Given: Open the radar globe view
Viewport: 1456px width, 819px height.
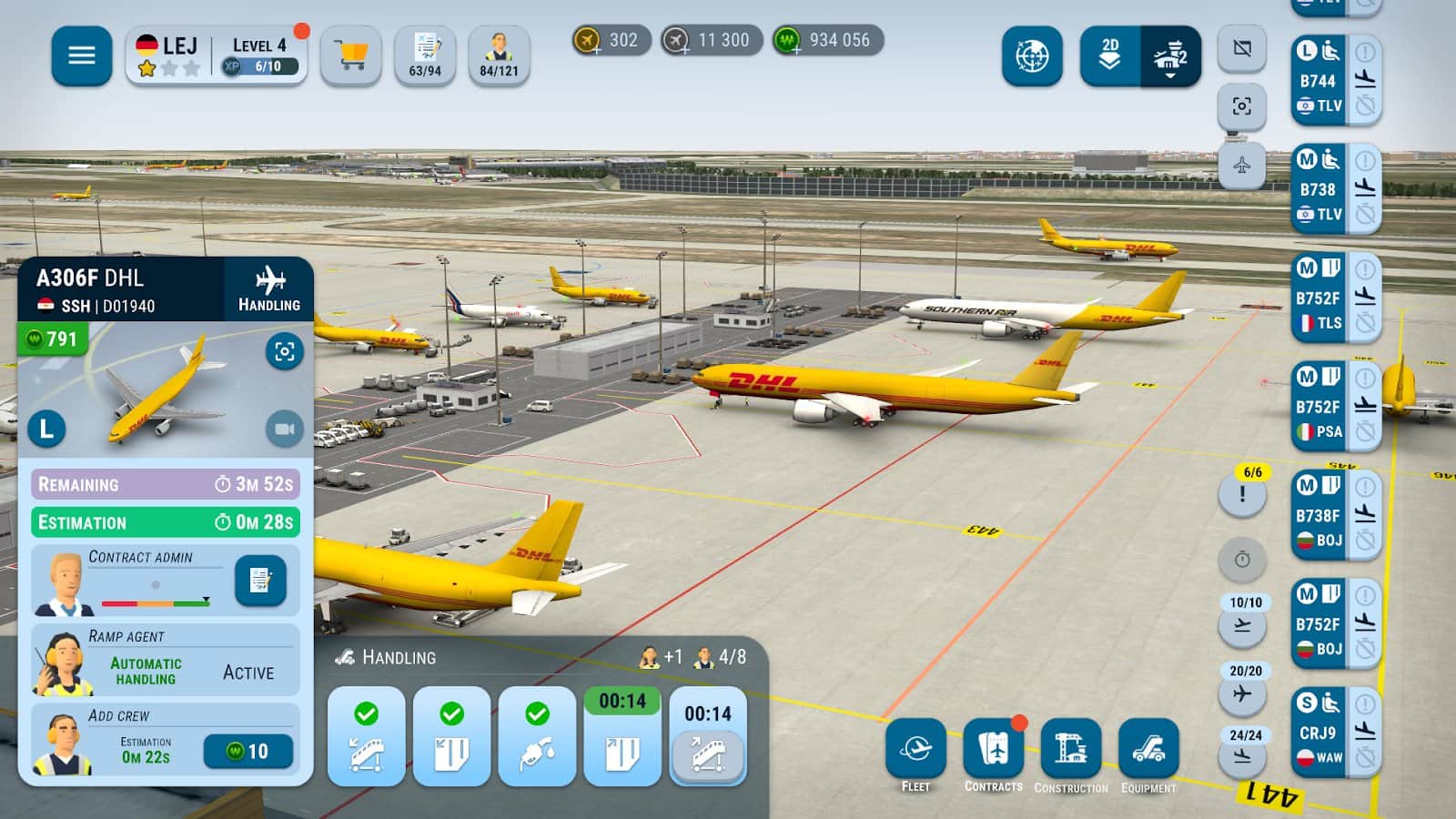Looking at the screenshot, I should 1032,56.
